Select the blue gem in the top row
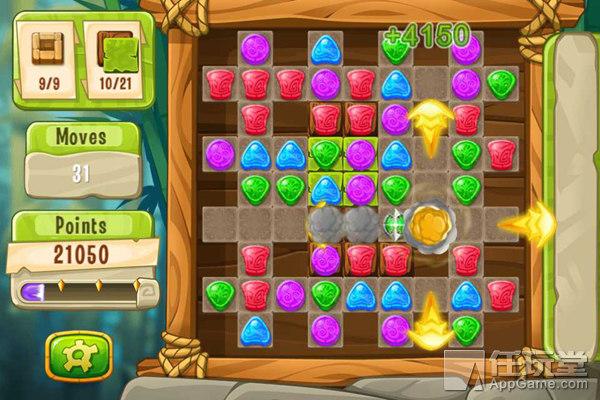Screen dimensions: 600x400 point(325,48)
